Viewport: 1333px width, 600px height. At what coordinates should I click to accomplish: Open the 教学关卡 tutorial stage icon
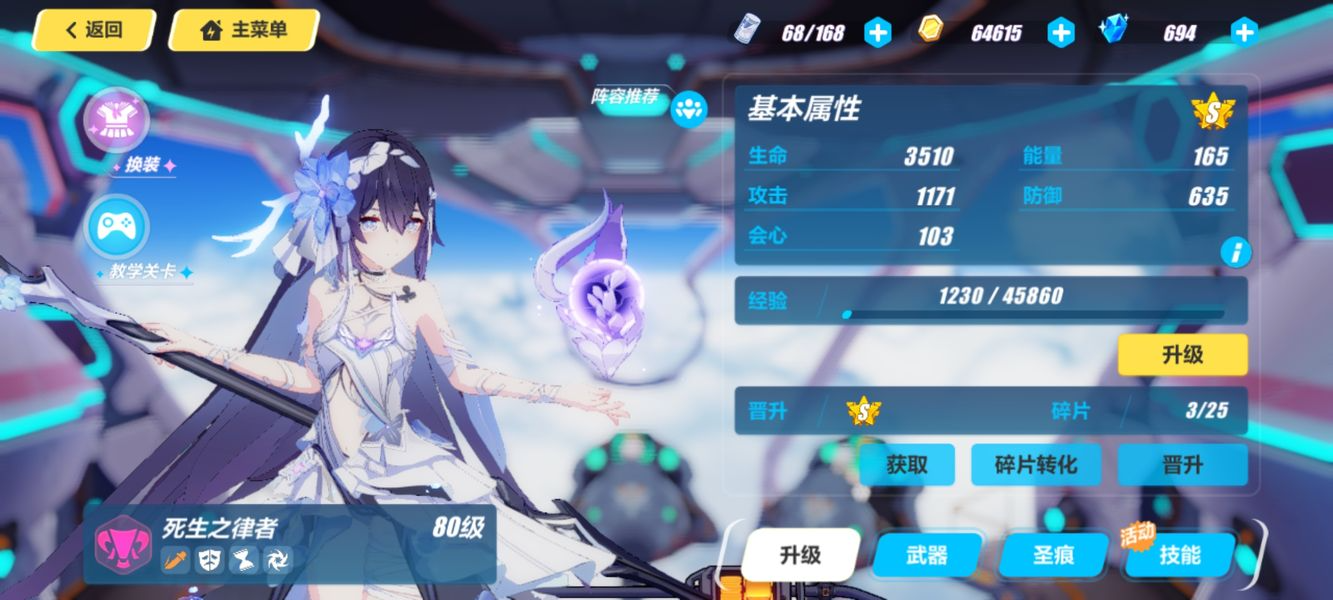point(117,229)
